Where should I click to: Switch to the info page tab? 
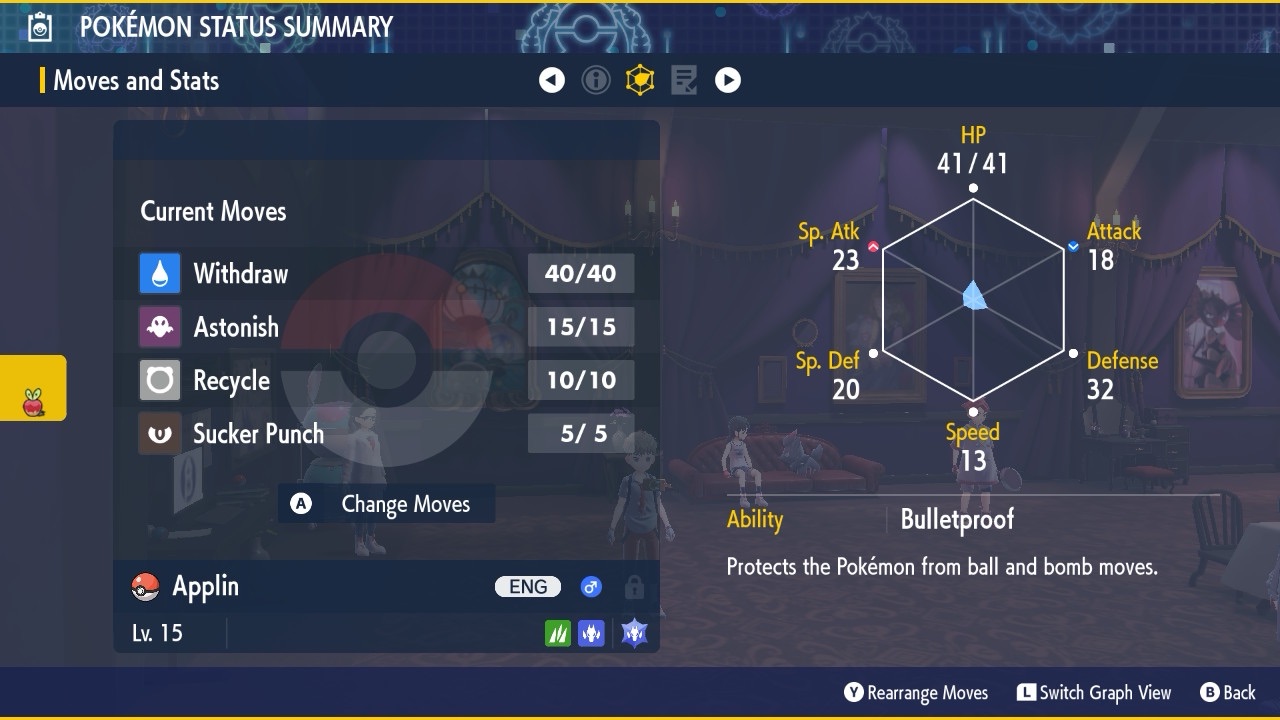[596, 80]
